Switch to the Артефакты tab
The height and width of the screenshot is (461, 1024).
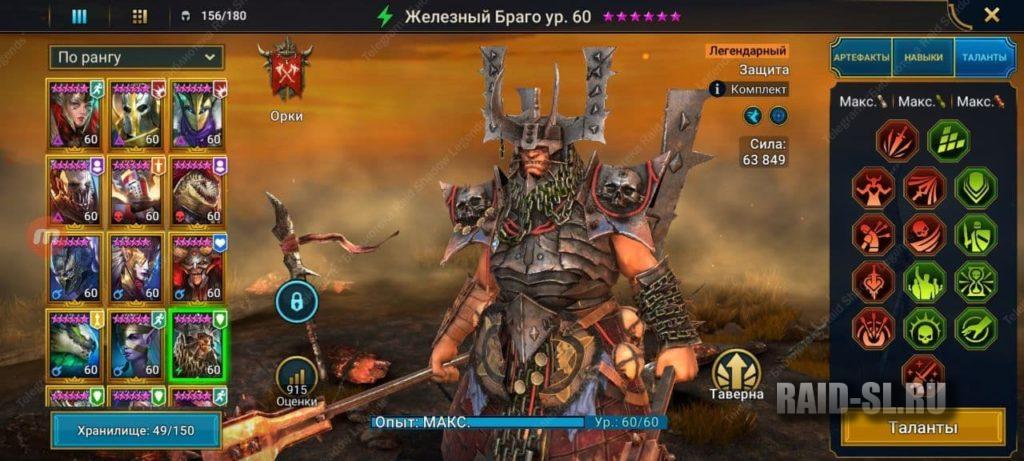coord(860,57)
